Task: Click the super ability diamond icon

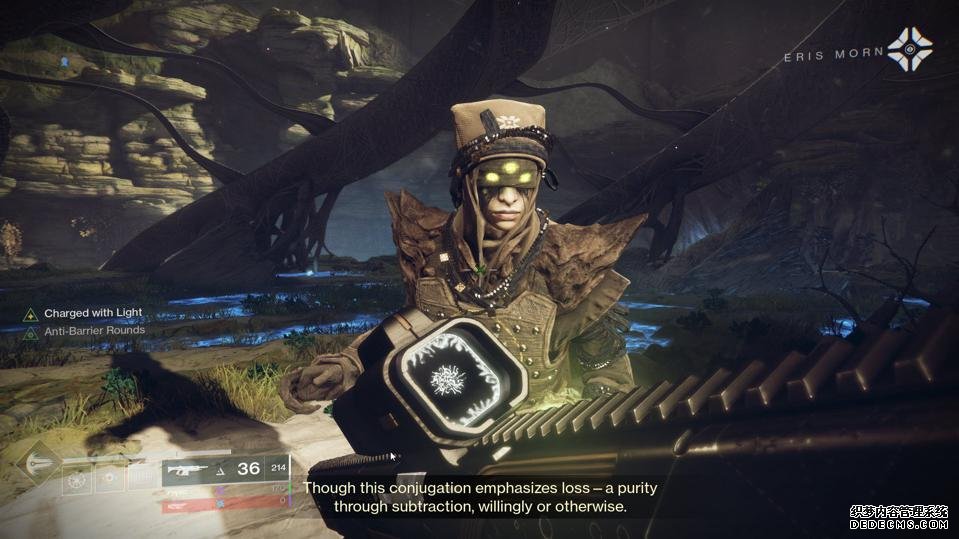Action: [40, 461]
